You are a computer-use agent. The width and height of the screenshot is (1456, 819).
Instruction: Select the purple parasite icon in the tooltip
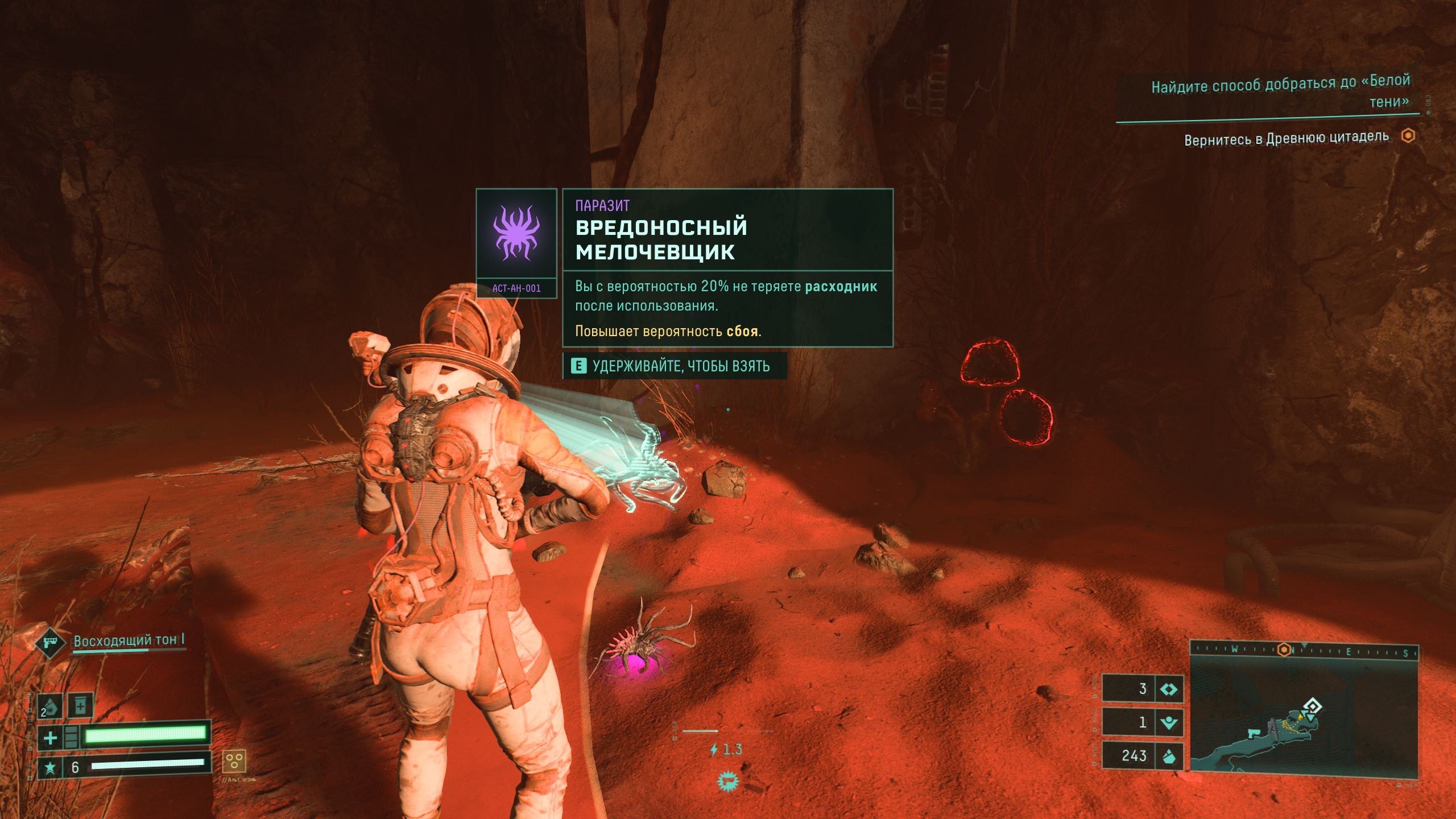516,233
